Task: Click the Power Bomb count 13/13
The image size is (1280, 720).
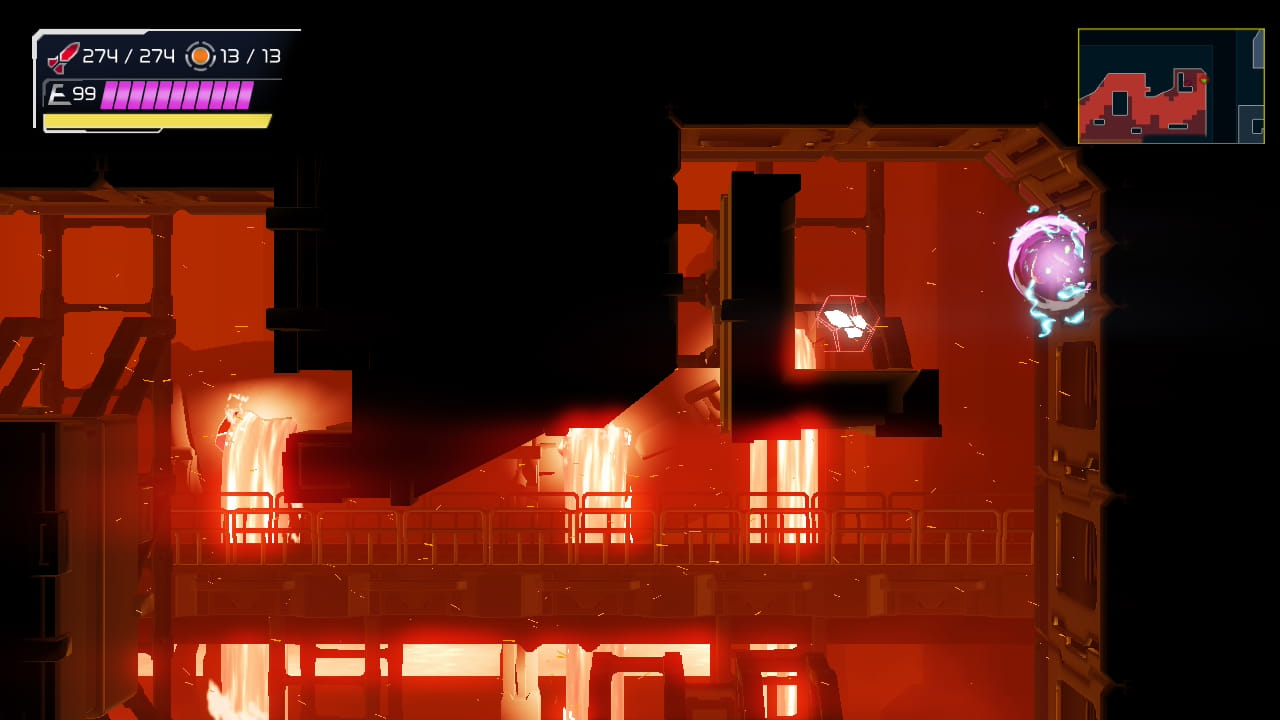Action: [x=250, y=55]
